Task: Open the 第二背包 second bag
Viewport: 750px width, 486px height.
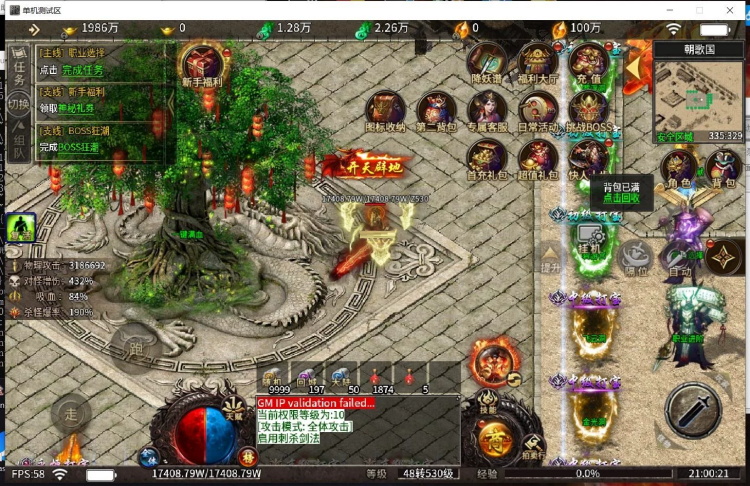Action: (x=436, y=110)
